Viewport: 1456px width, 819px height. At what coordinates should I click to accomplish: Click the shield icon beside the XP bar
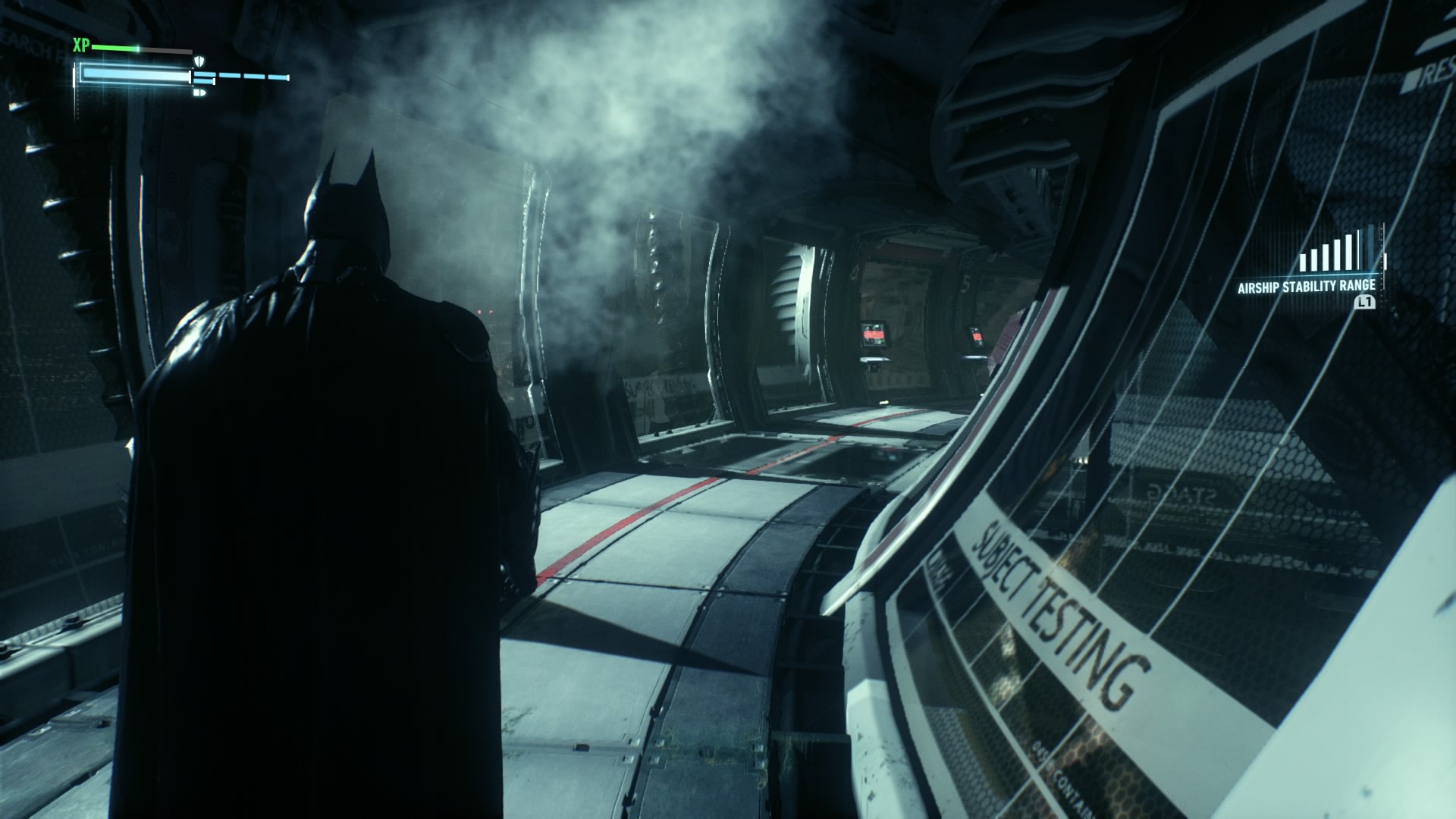200,61
